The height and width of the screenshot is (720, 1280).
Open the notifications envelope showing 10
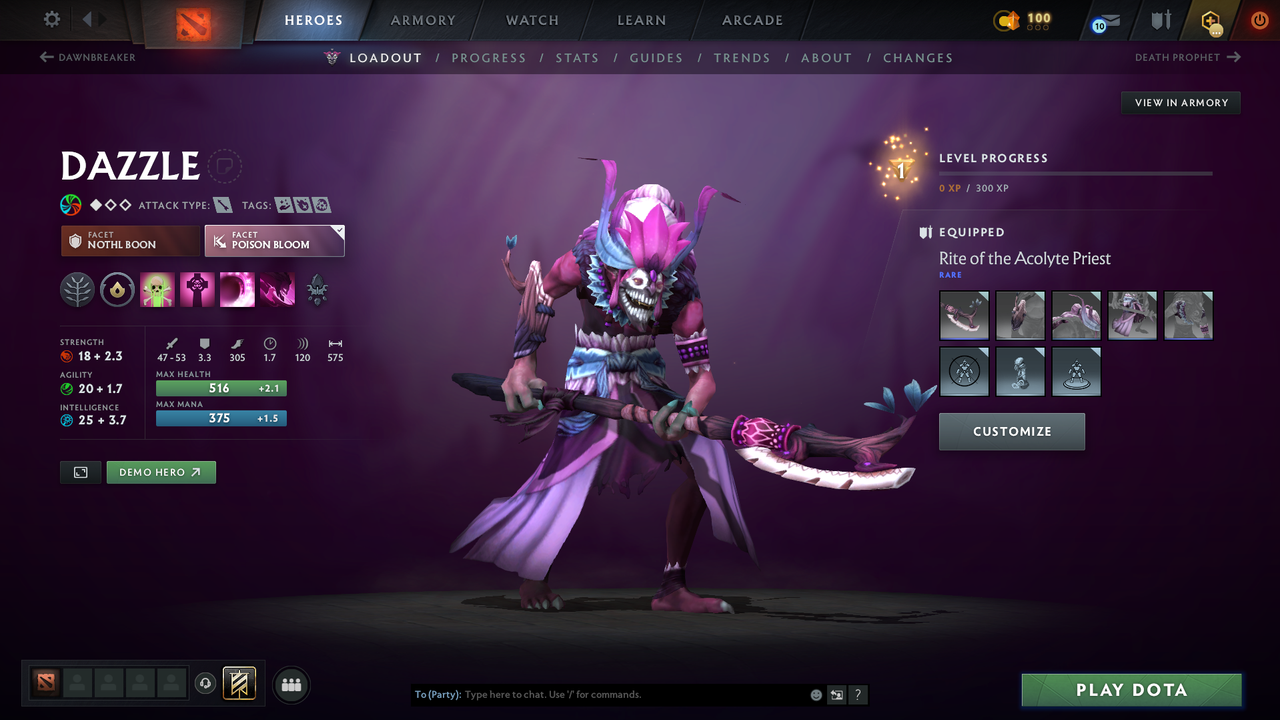tap(1104, 20)
